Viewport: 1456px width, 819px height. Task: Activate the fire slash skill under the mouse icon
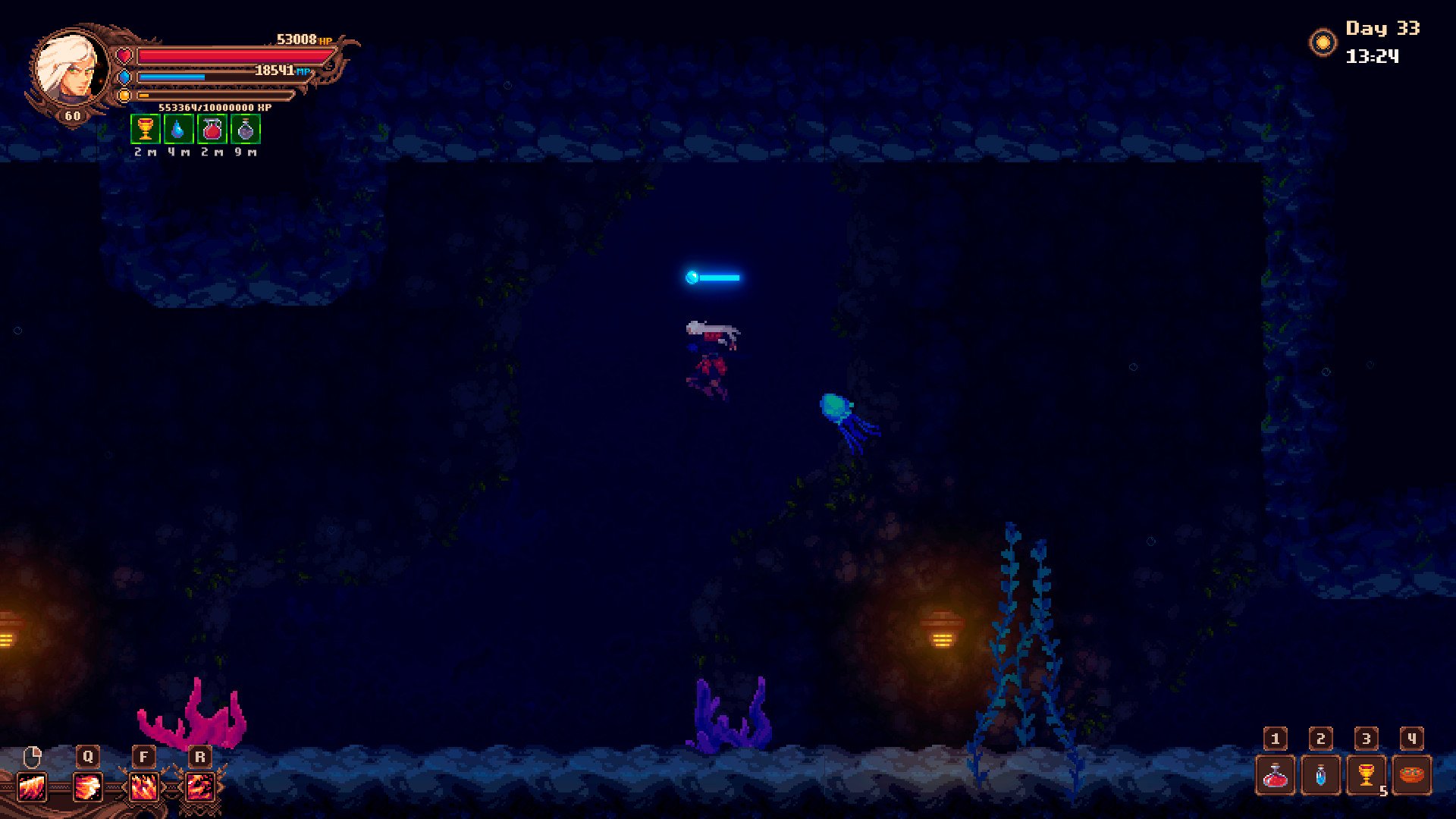click(32, 787)
